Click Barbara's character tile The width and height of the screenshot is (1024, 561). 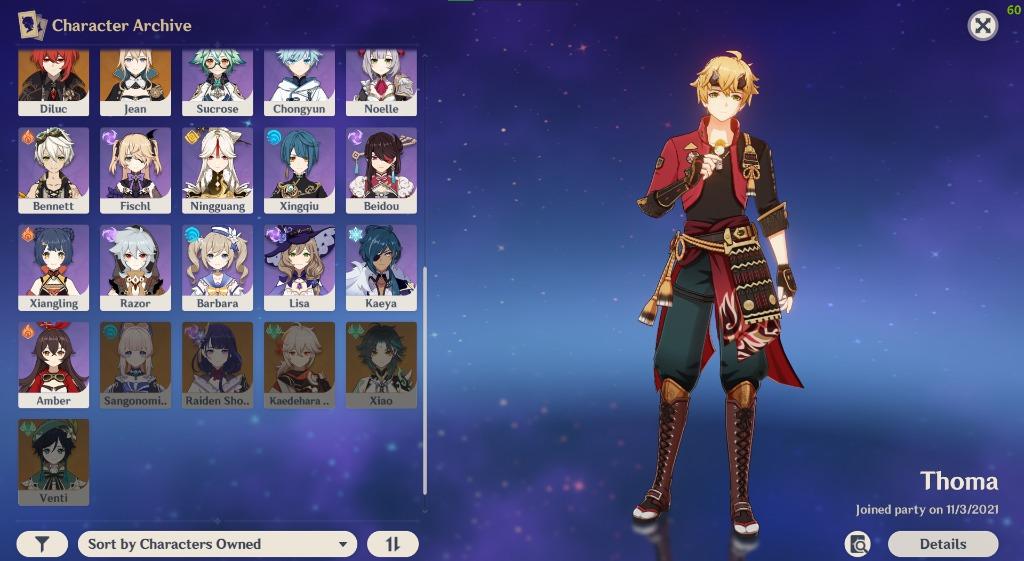(x=217, y=266)
